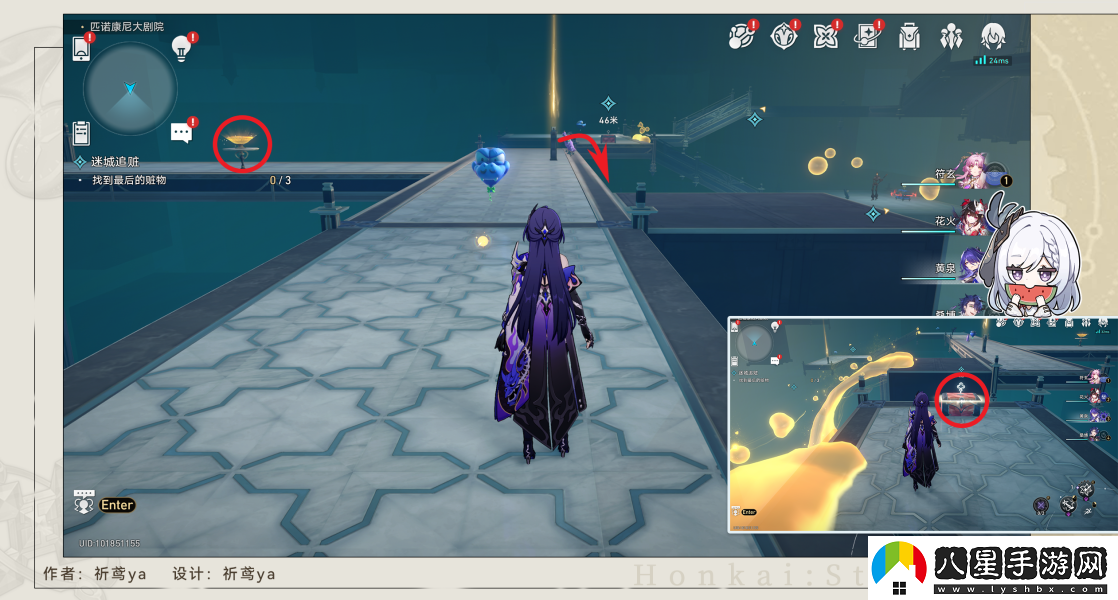The image size is (1118, 600).
Task: Open the chat box beside Enter
Action: tap(84, 503)
